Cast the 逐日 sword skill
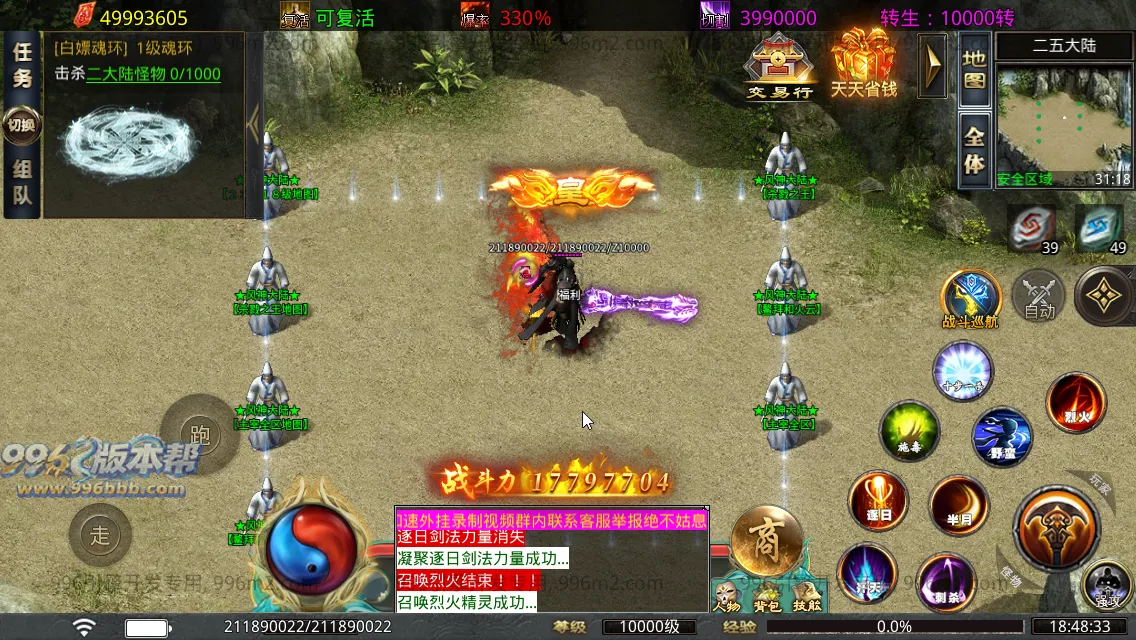This screenshot has height=640, width=1136. [x=878, y=502]
